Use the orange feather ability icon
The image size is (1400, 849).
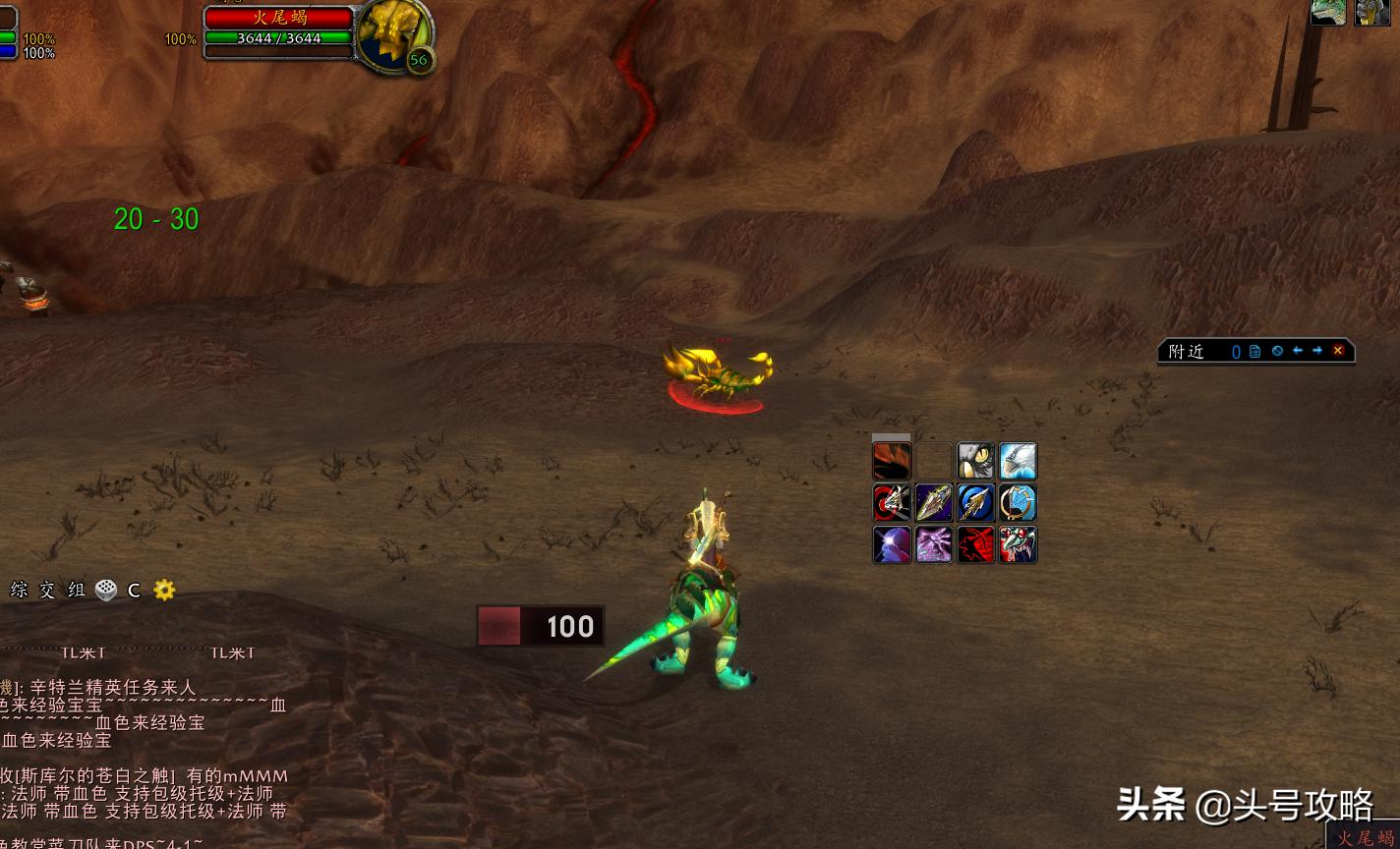892,461
